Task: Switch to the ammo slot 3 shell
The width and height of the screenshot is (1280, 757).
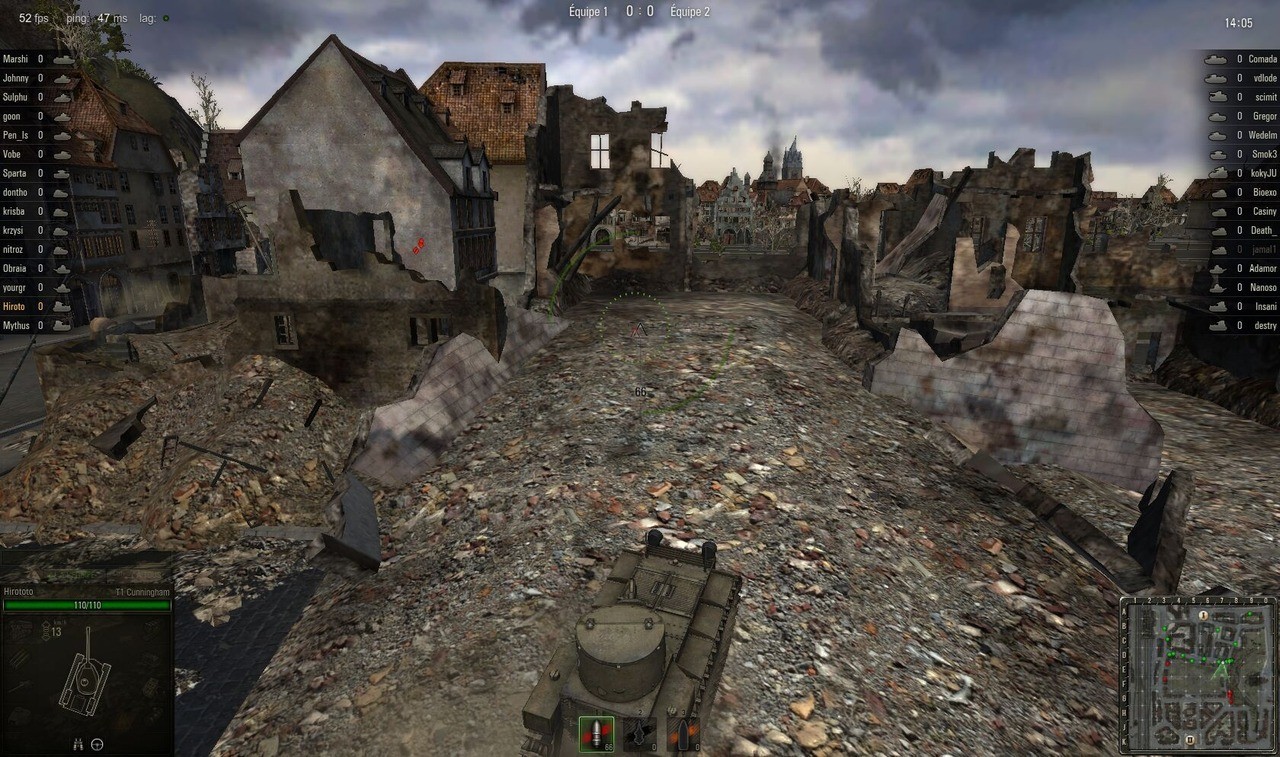Action: click(x=684, y=734)
